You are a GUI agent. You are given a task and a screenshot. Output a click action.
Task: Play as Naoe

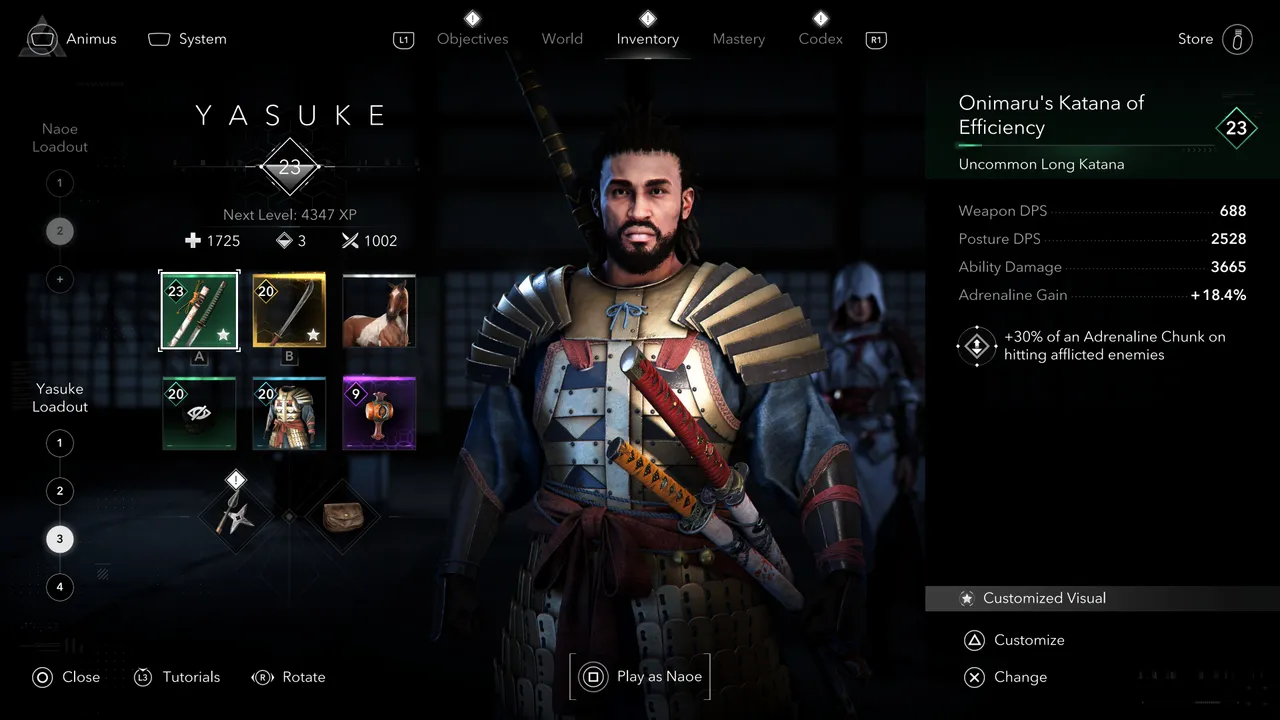(641, 677)
